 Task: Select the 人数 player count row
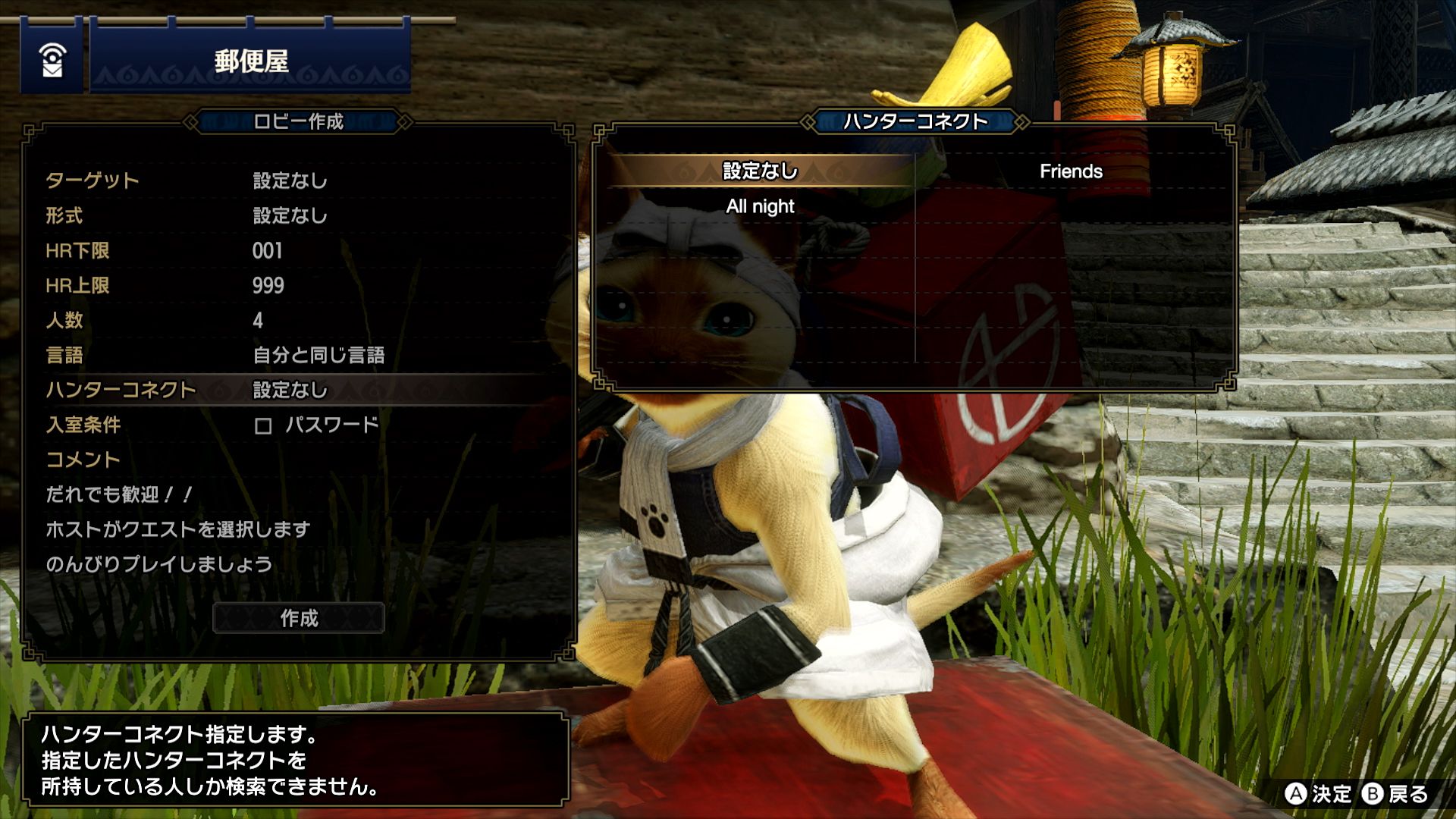(296, 320)
